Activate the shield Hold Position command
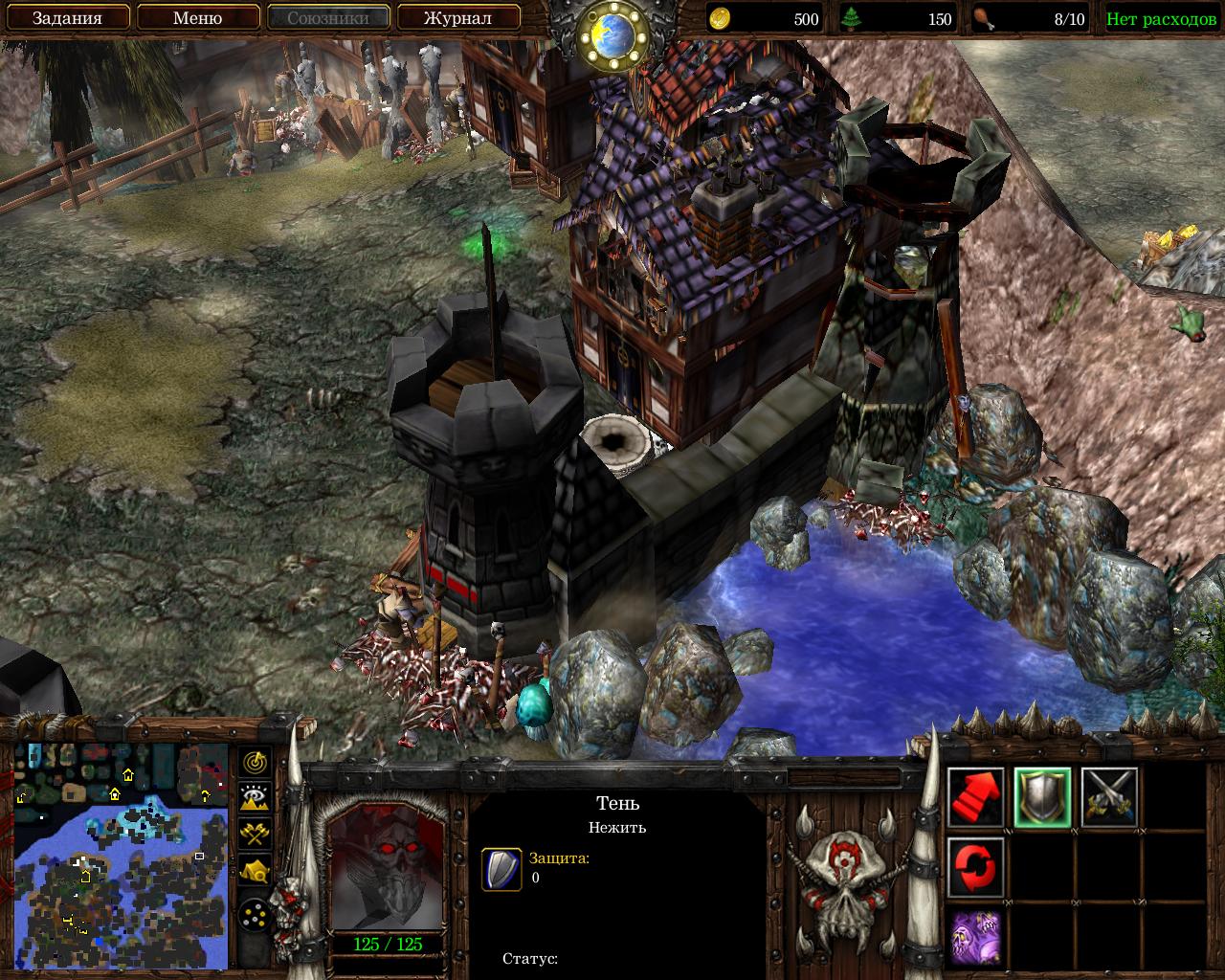Screen dimensions: 1225x980 coord(1042,798)
